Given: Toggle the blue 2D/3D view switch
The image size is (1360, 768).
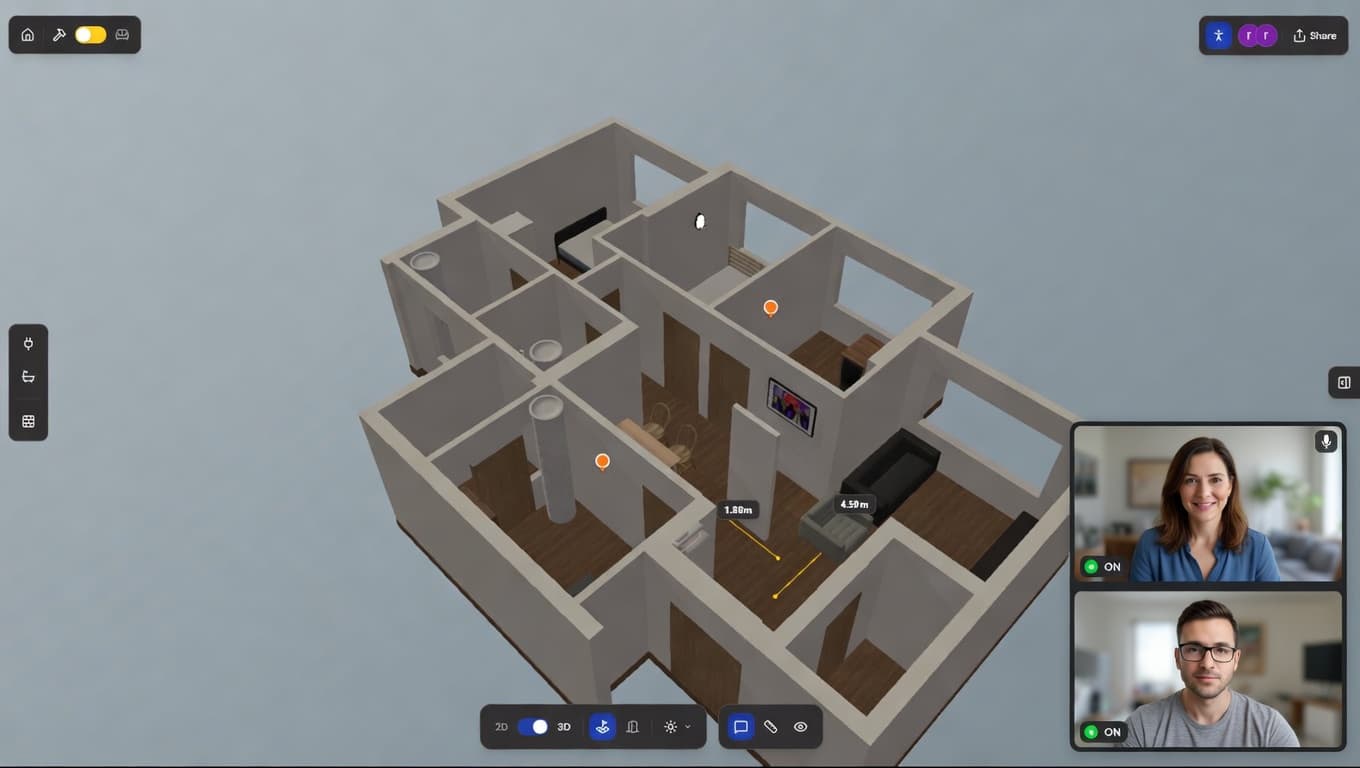Looking at the screenshot, I should coord(533,727).
